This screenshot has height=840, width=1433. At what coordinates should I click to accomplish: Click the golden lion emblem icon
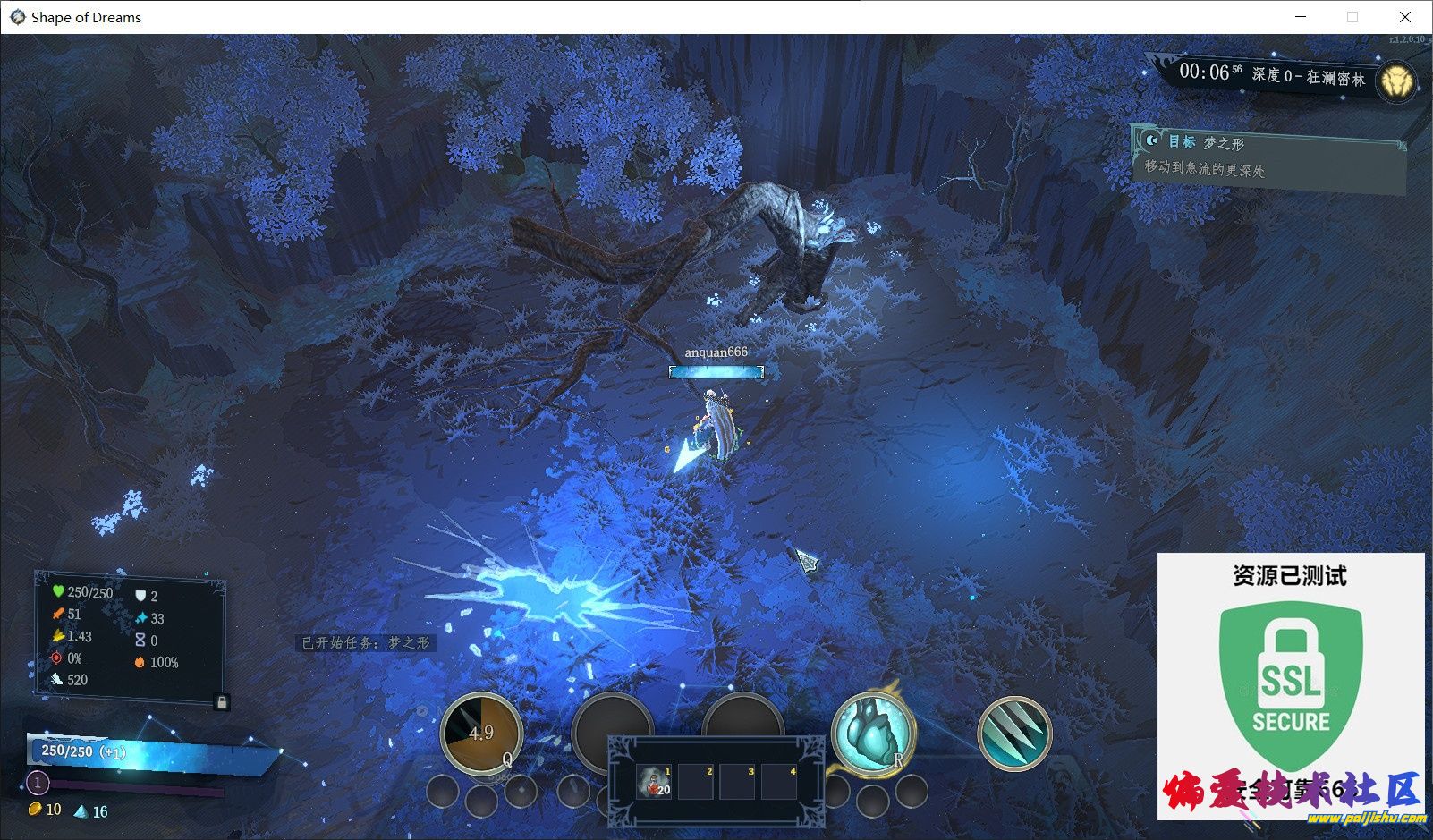(x=1395, y=83)
